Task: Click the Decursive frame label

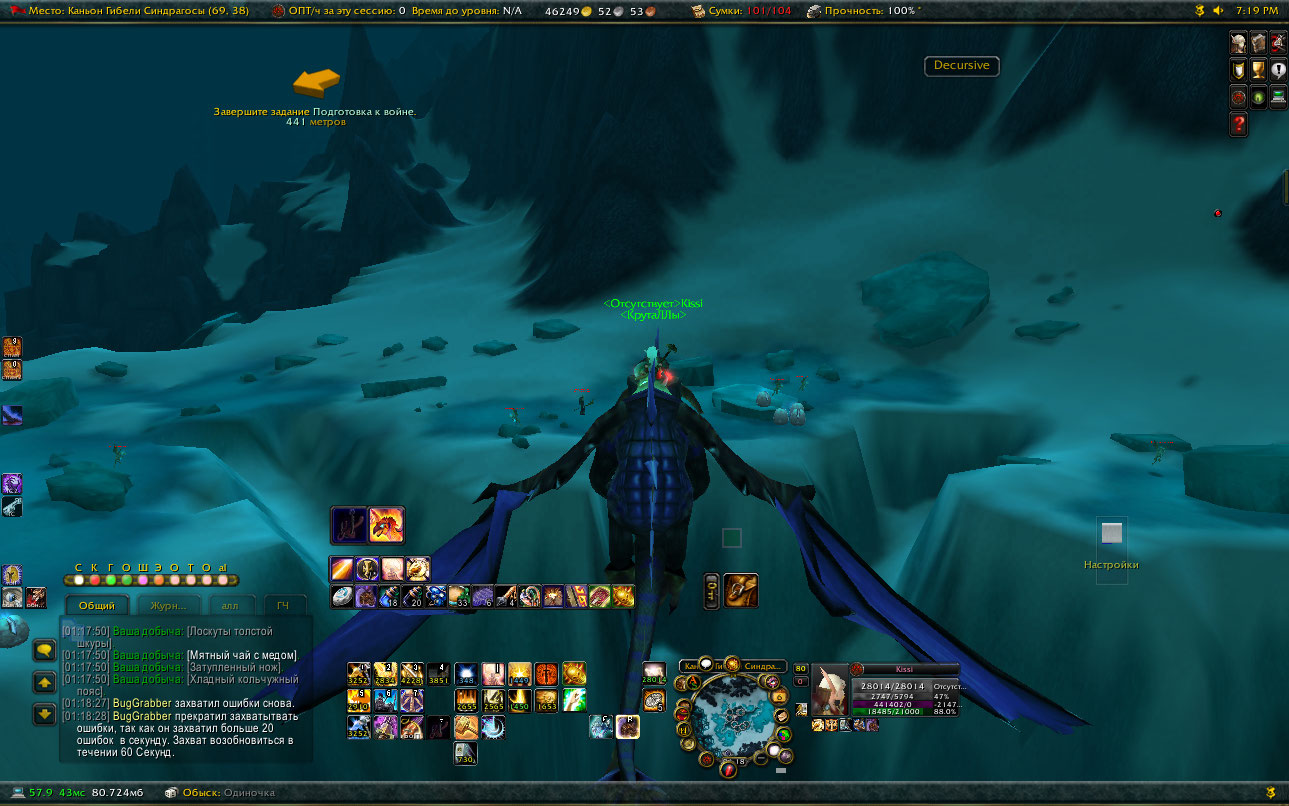Action: tap(961, 66)
